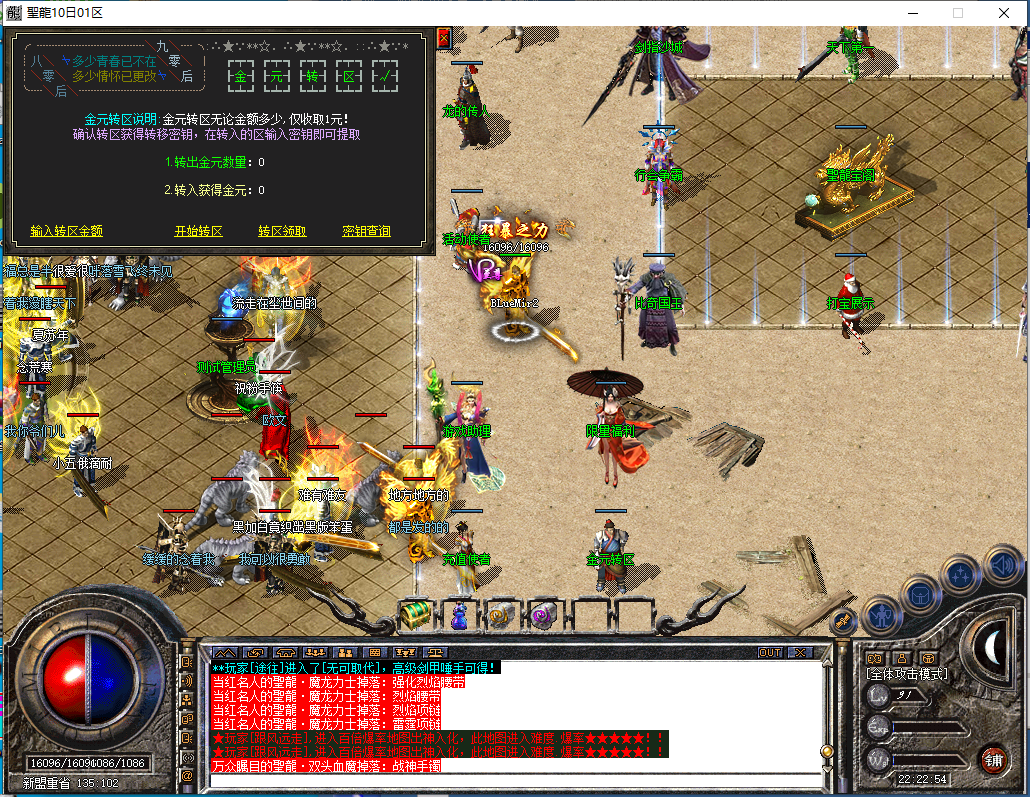Use the blue potion hotbar item
Viewport: 1030px width, 797px height.
pos(459,614)
